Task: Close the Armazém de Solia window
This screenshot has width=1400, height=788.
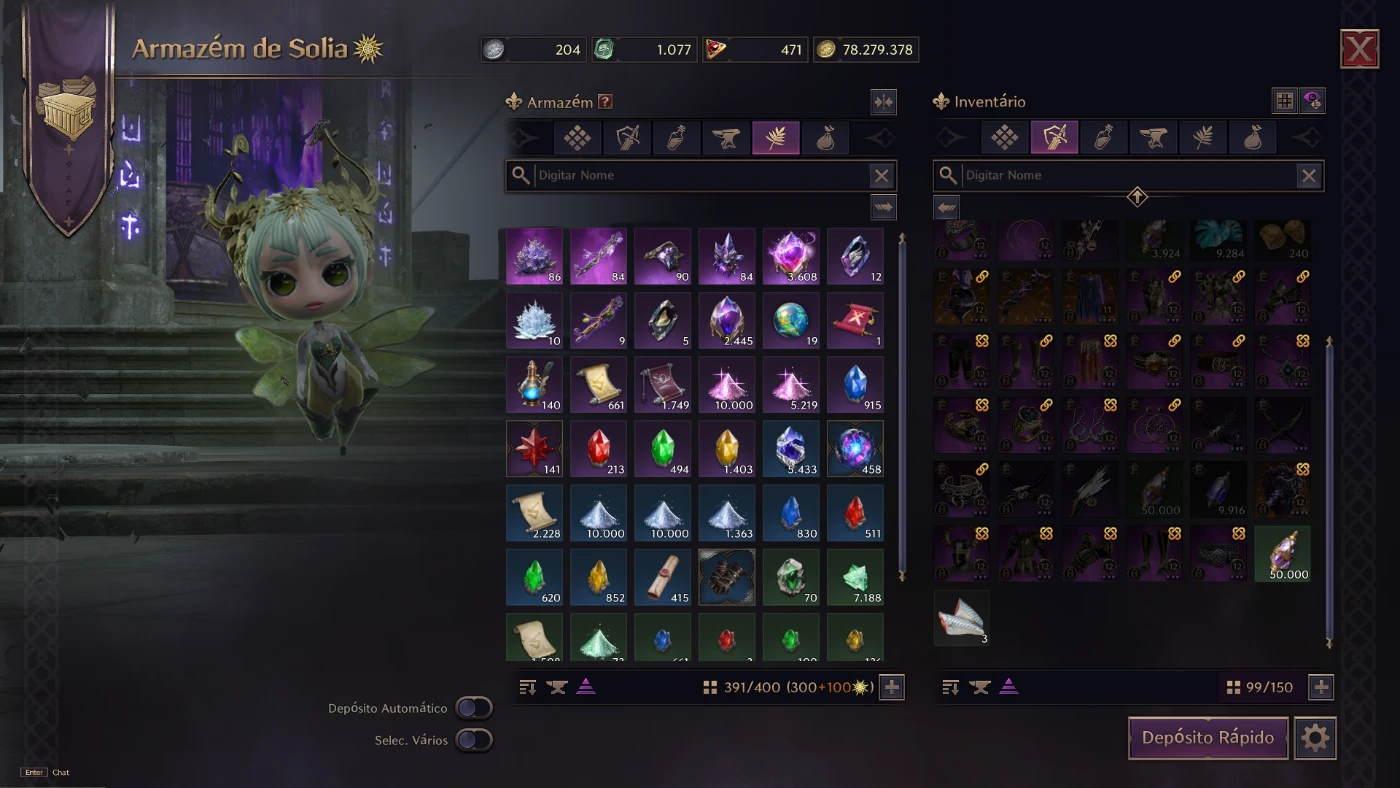Action: 1359,49
